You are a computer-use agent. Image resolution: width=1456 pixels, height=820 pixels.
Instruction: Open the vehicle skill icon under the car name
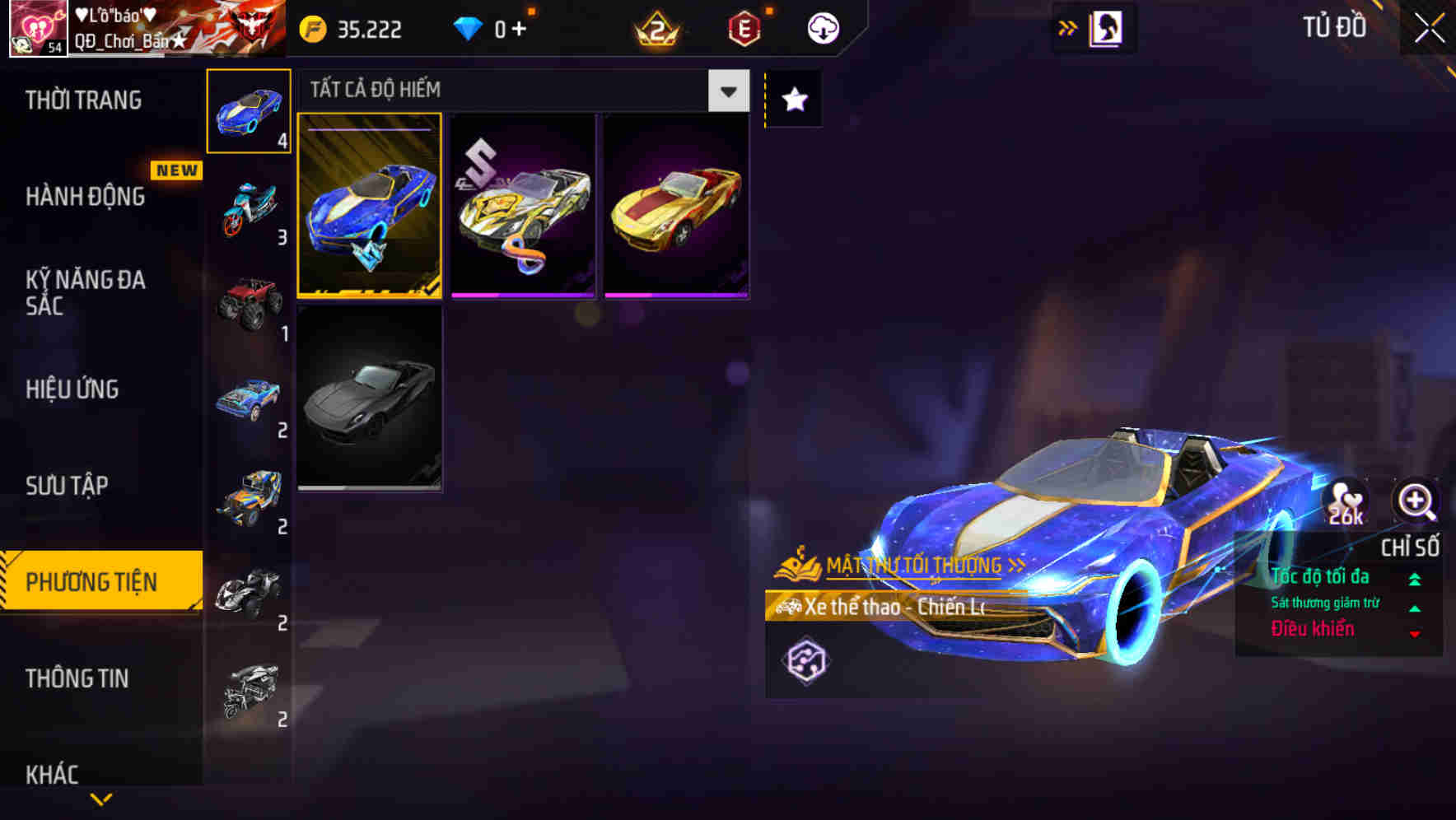coord(805,659)
